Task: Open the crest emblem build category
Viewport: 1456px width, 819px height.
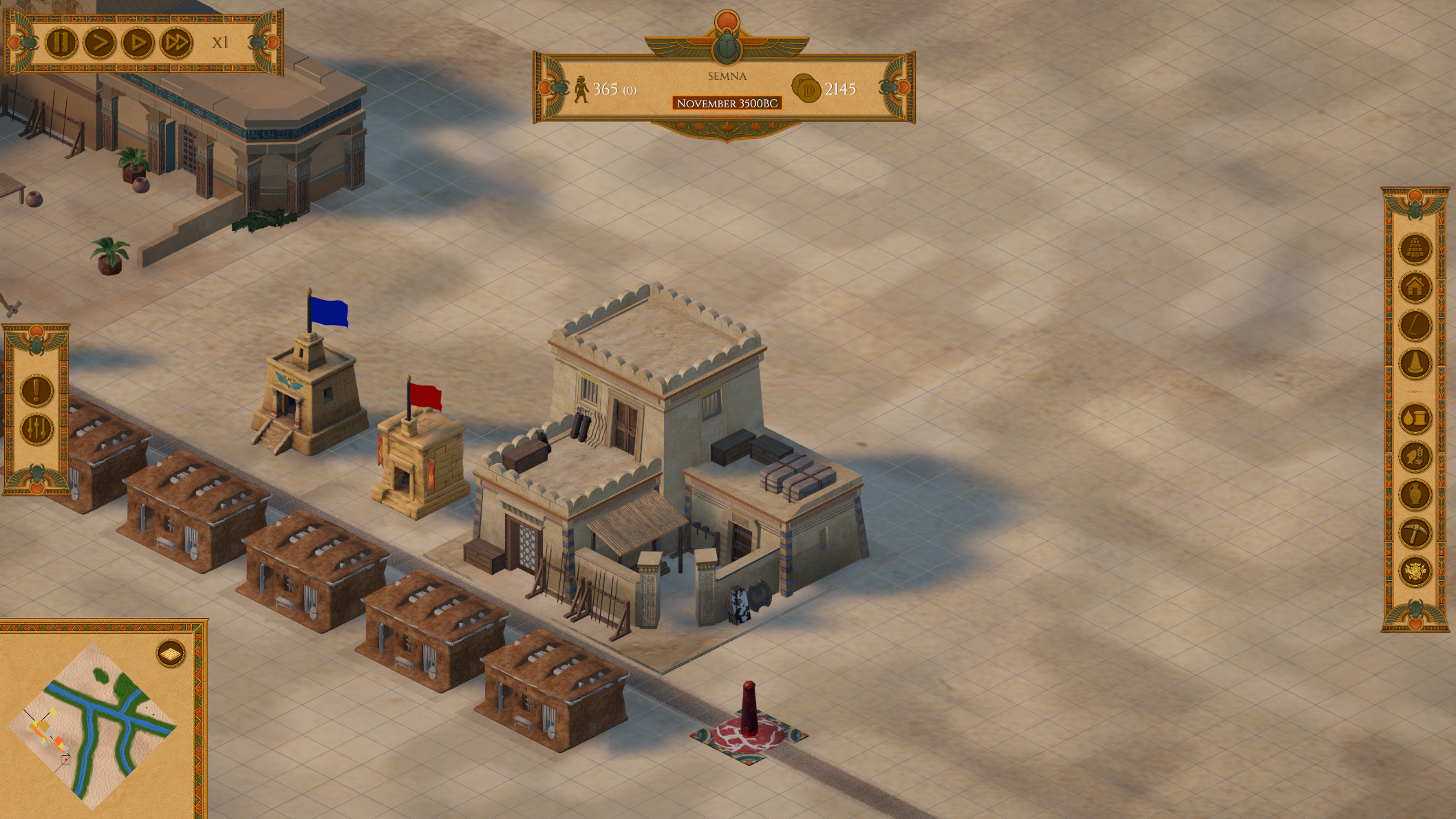Action: (x=1415, y=571)
